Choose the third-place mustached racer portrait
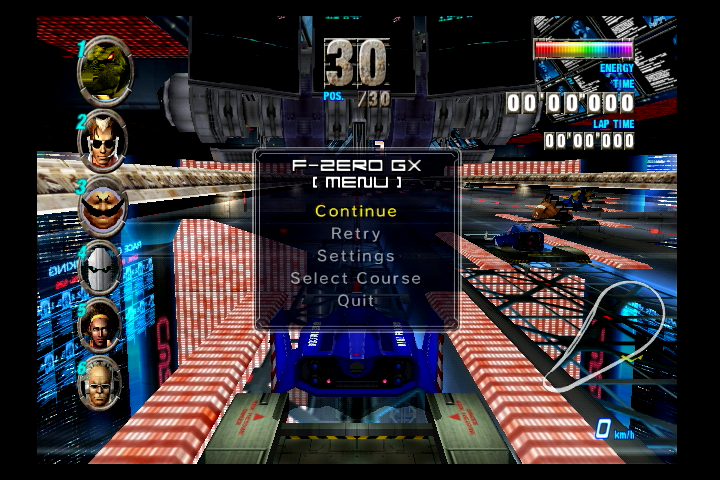Viewport: 720px width, 480px height. (x=103, y=206)
